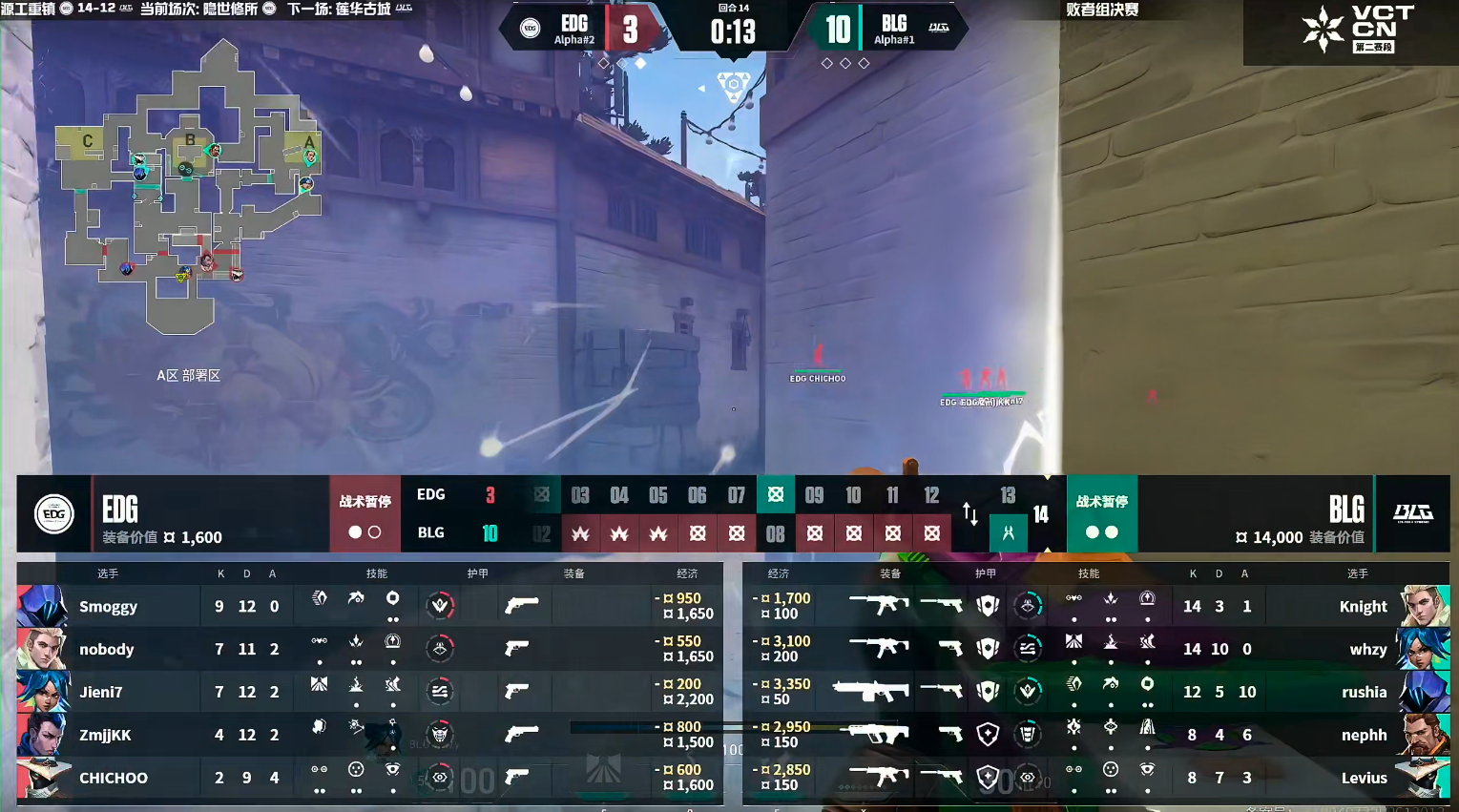Viewport: 1459px width, 812px height.
Task: Click the BLG team logo in the bottom panel
Action: [1412, 514]
